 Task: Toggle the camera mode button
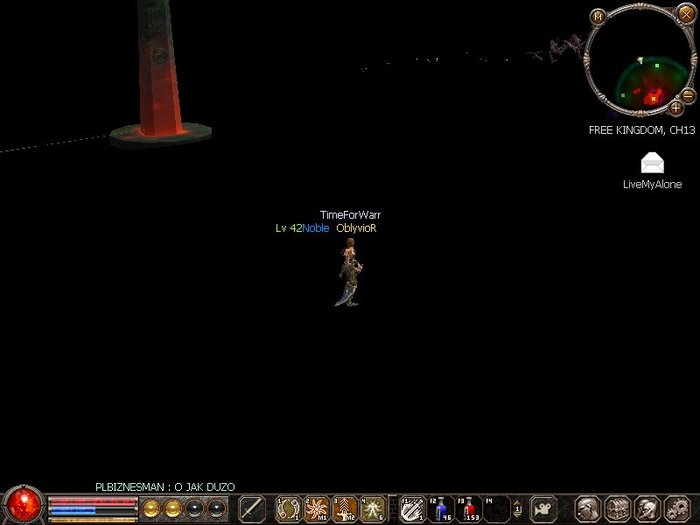point(544,508)
